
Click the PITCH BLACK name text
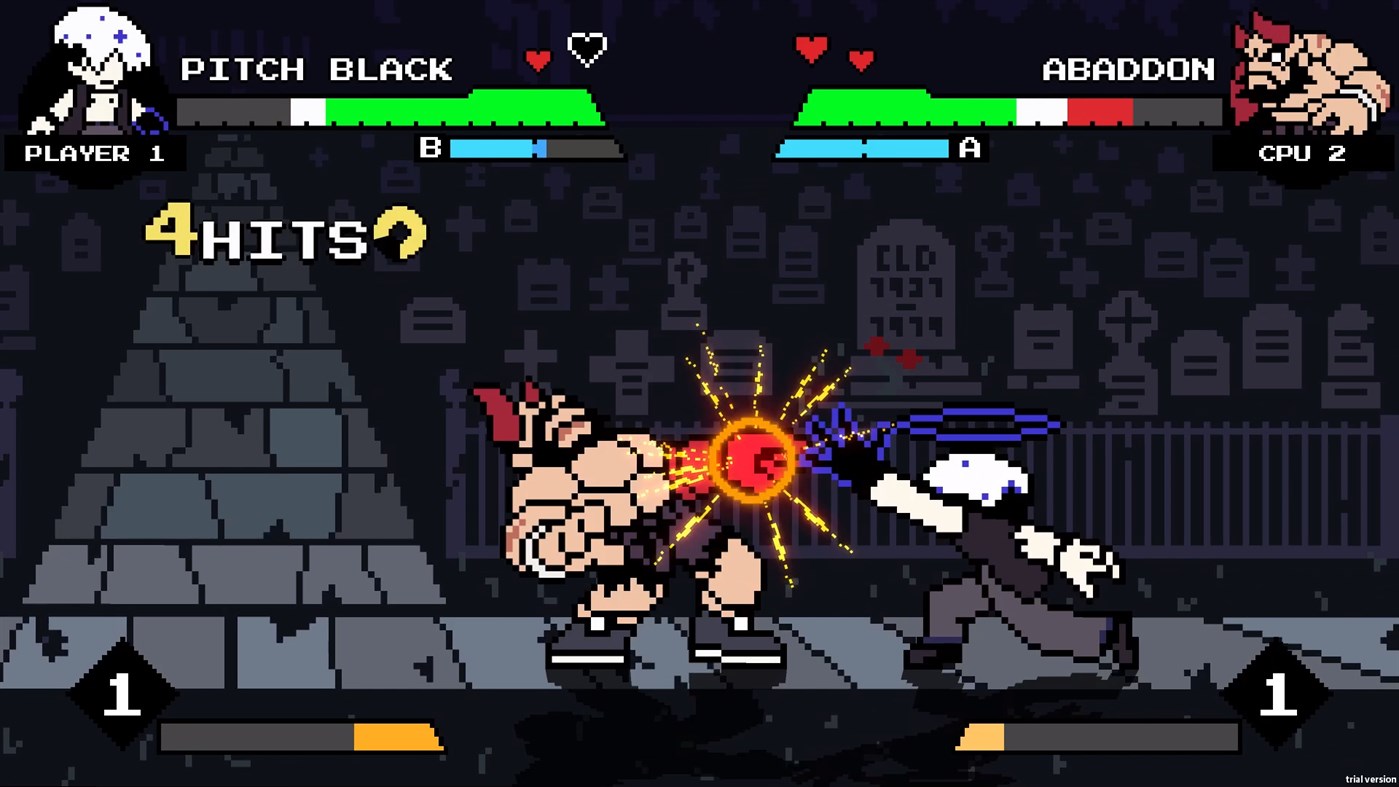pyautogui.click(x=318, y=70)
